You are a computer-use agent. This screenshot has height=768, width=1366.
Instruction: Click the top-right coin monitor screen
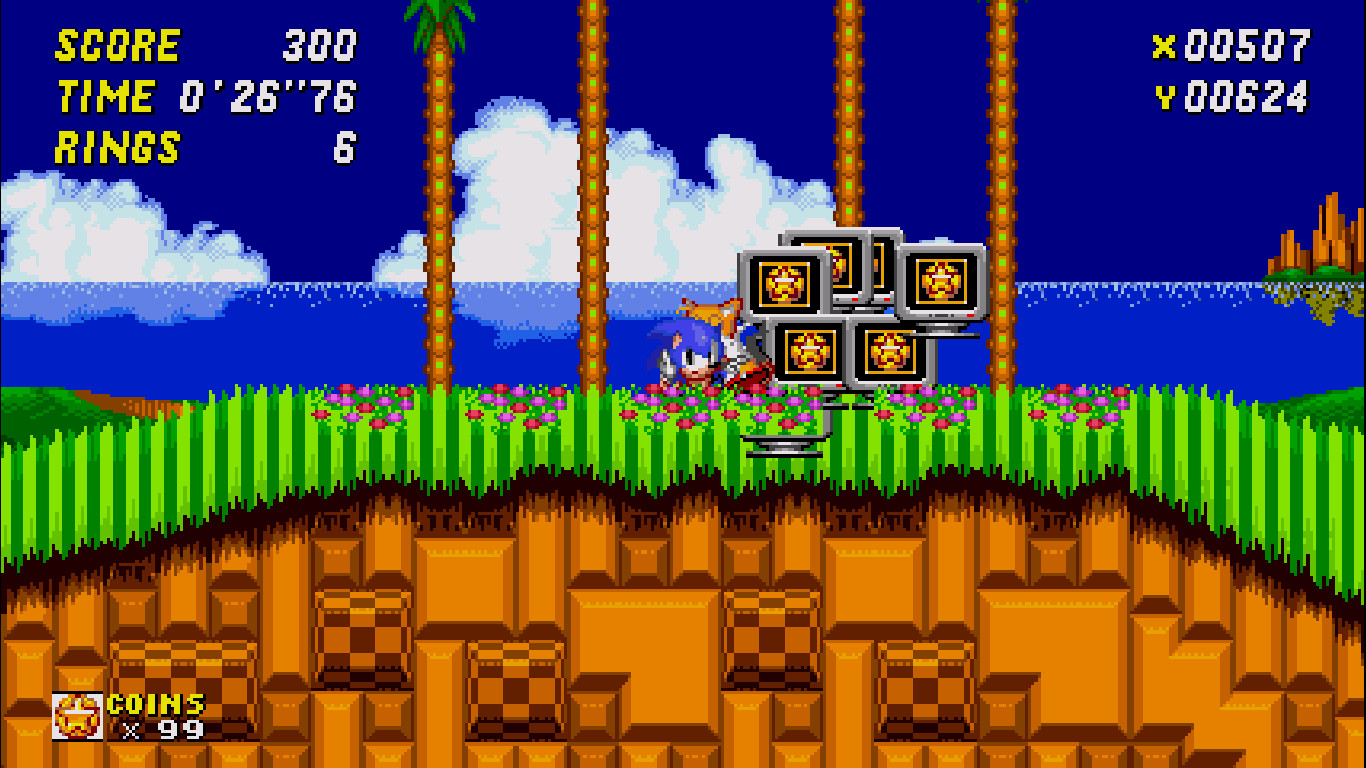(941, 281)
